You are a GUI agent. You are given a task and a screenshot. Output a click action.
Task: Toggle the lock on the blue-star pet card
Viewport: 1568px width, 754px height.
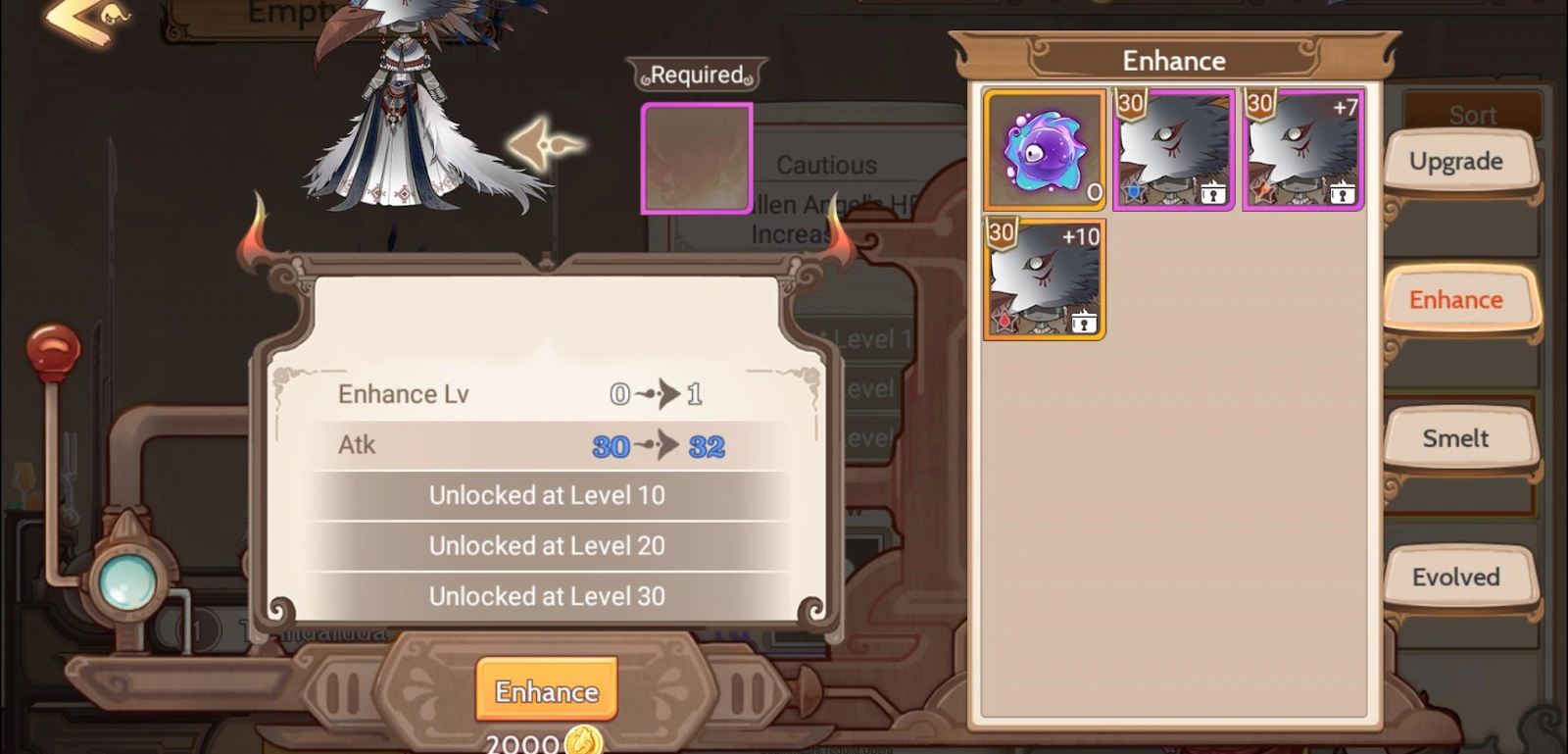[x=1213, y=195]
